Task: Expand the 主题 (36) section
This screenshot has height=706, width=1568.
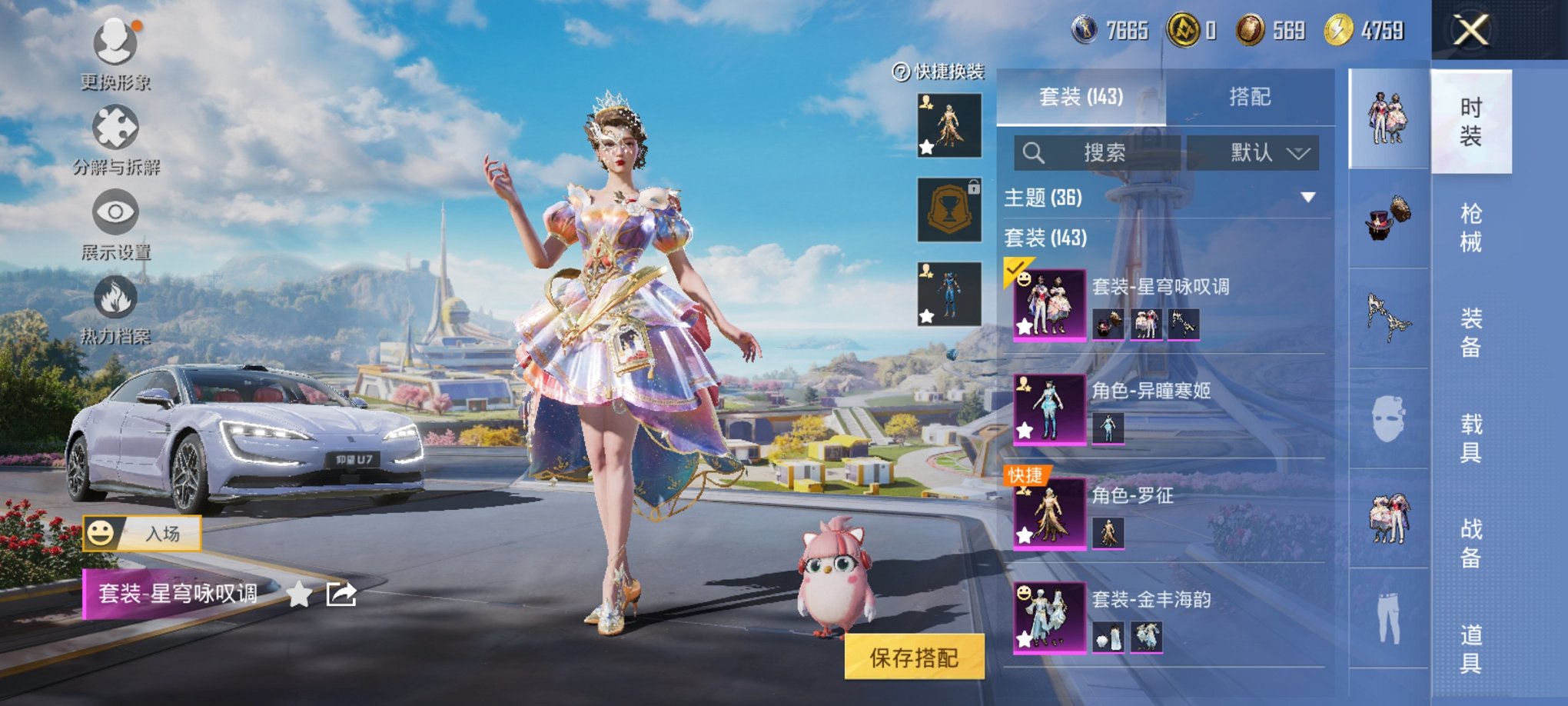Action: (1307, 198)
